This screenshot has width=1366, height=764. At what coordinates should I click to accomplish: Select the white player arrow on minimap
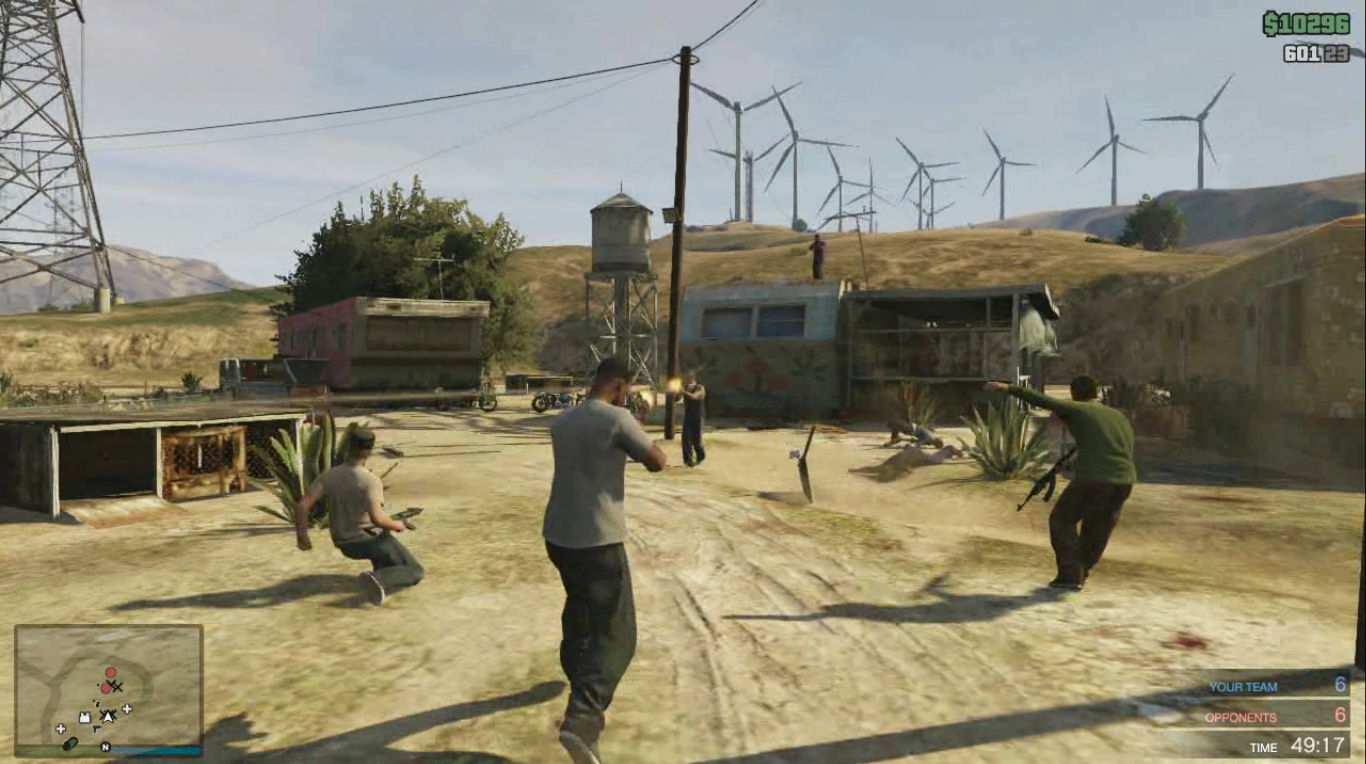pyautogui.click(x=108, y=716)
